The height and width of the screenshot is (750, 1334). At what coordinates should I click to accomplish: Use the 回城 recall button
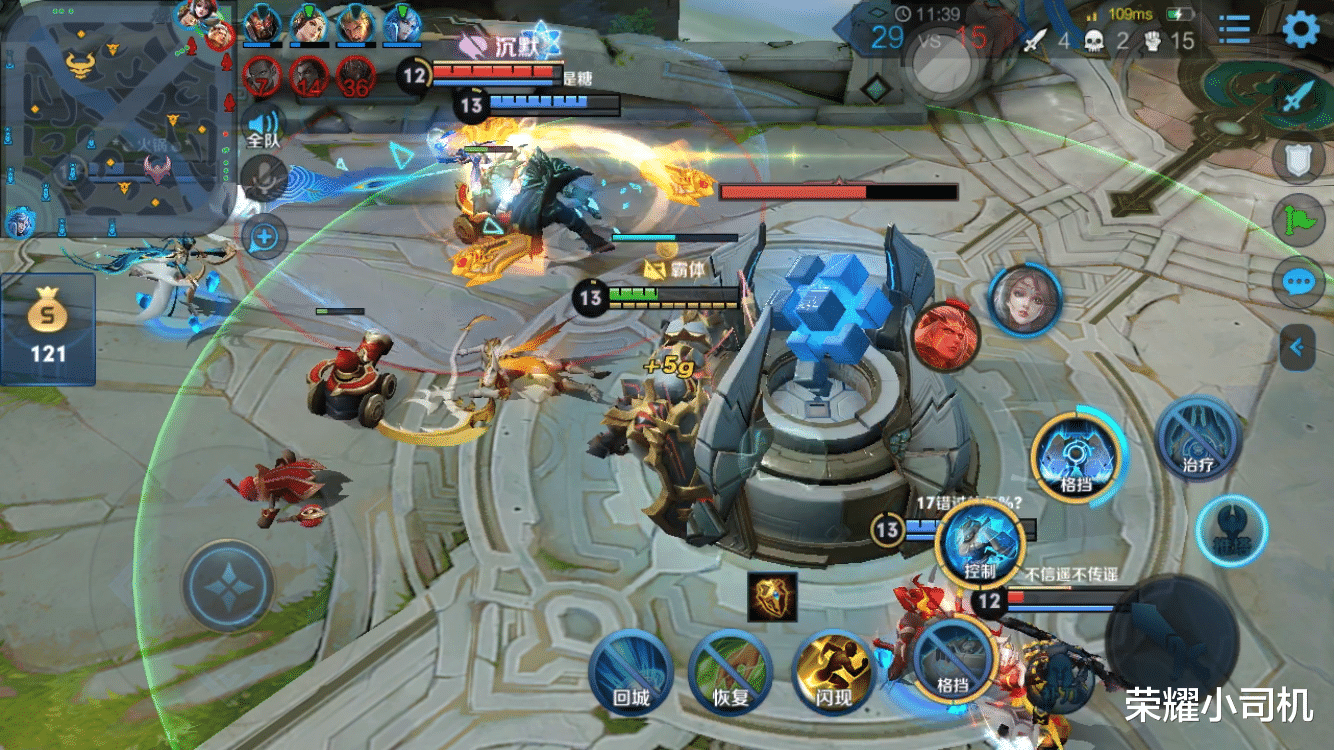pos(630,671)
